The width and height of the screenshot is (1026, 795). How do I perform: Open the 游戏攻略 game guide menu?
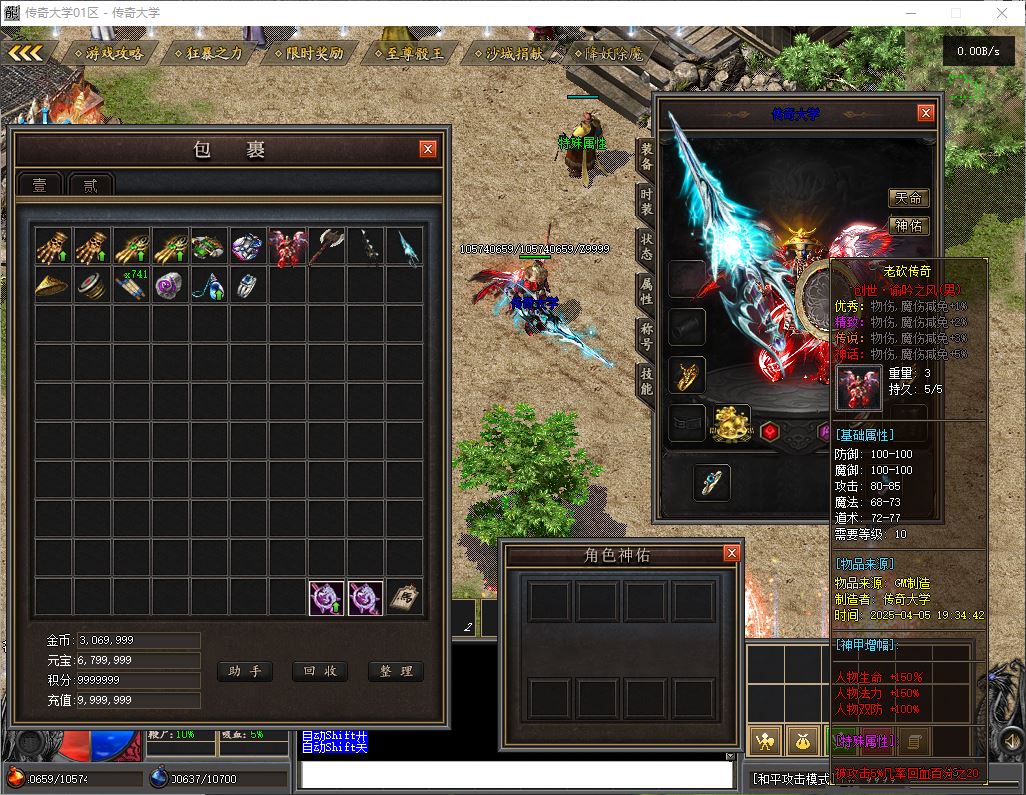[x=108, y=53]
